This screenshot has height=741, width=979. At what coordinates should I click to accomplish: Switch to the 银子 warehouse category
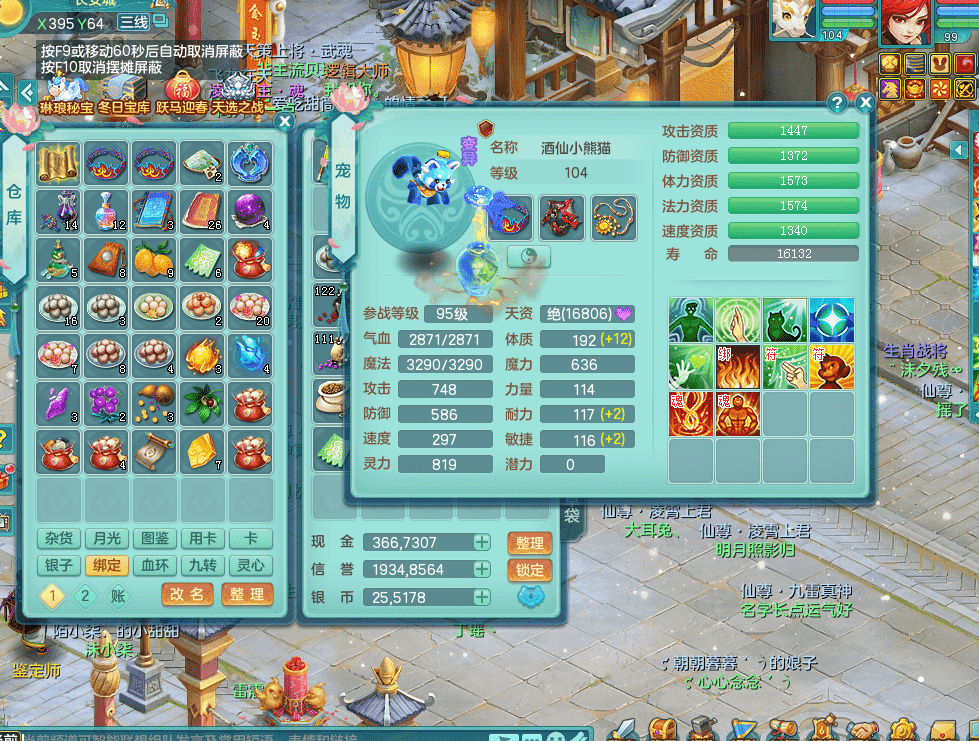[59, 565]
